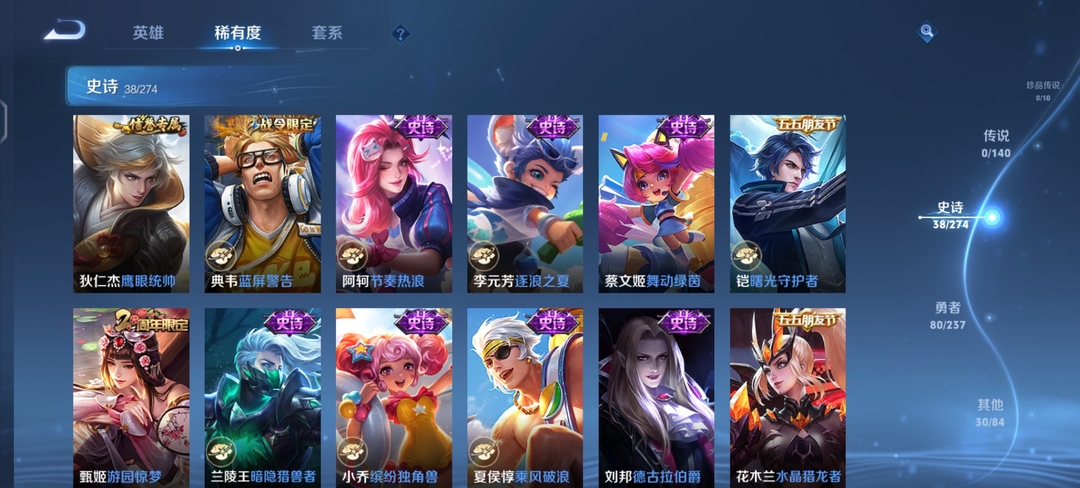1080x488 pixels.
Task: Open 甄姬 游园惊梦 skin card
Action: pos(131,397)
